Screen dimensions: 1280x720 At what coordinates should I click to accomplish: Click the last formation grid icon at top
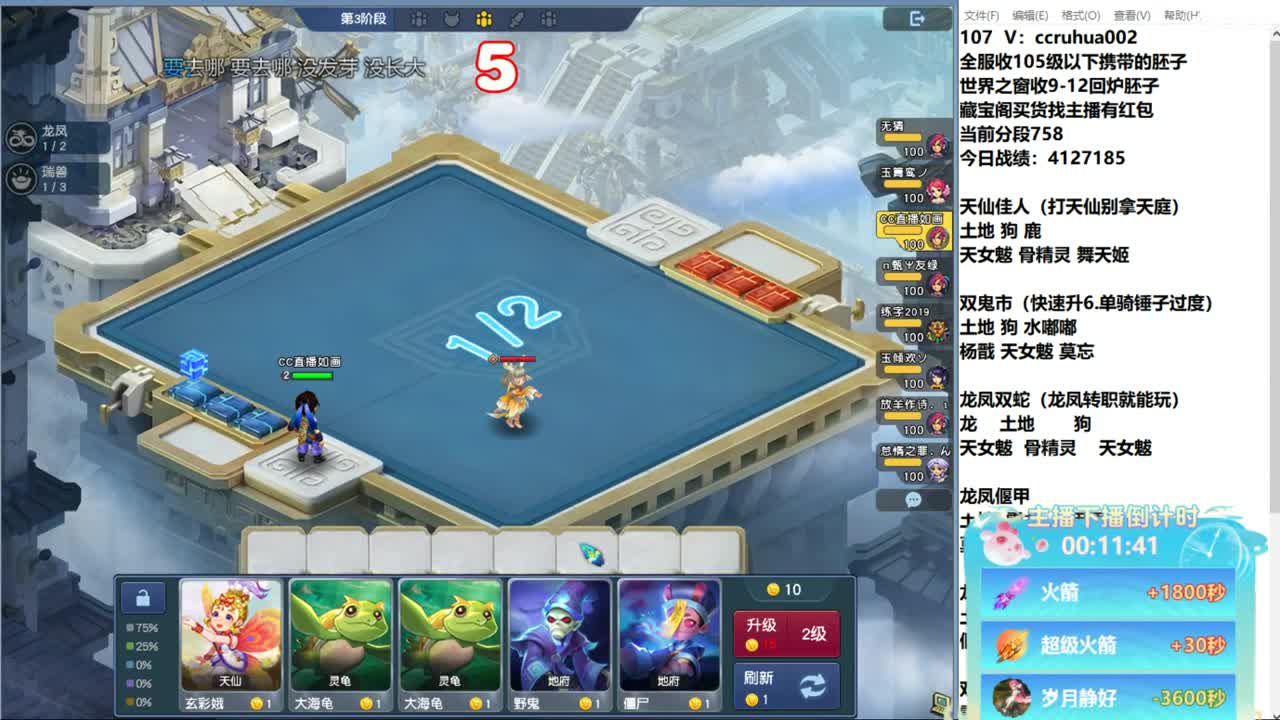(547, 17)
